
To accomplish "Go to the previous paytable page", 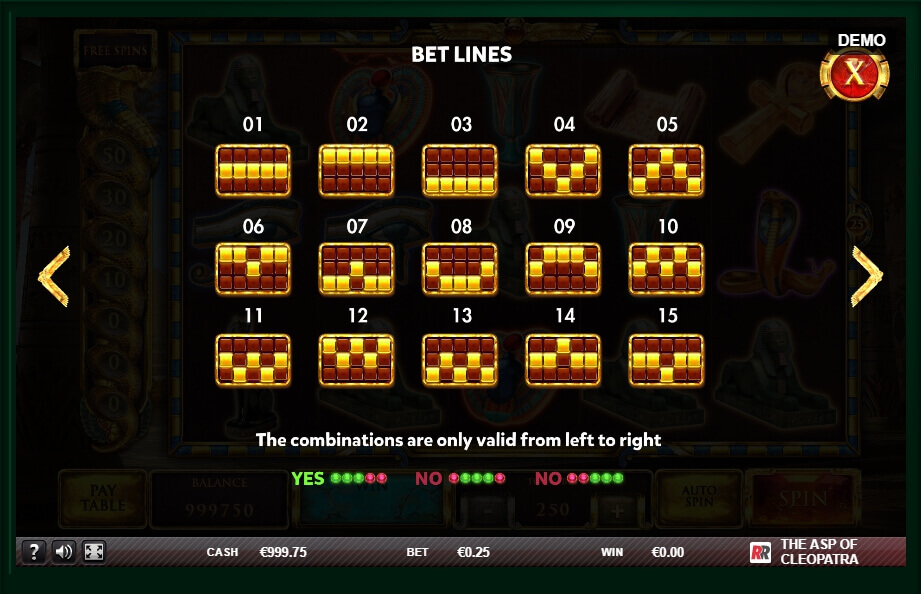I will [53, 275].
